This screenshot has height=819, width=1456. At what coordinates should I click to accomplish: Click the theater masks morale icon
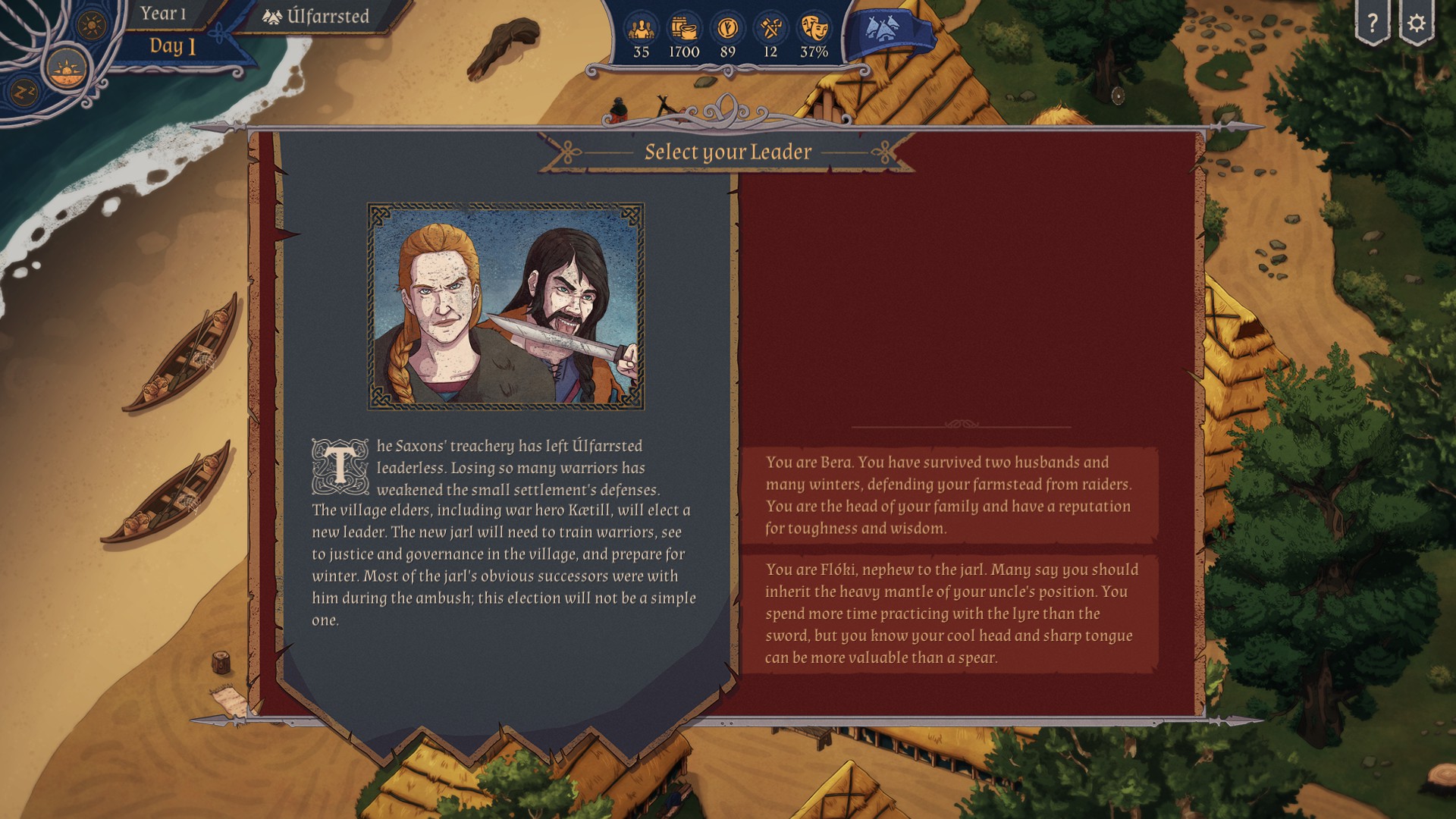point(814,30)
